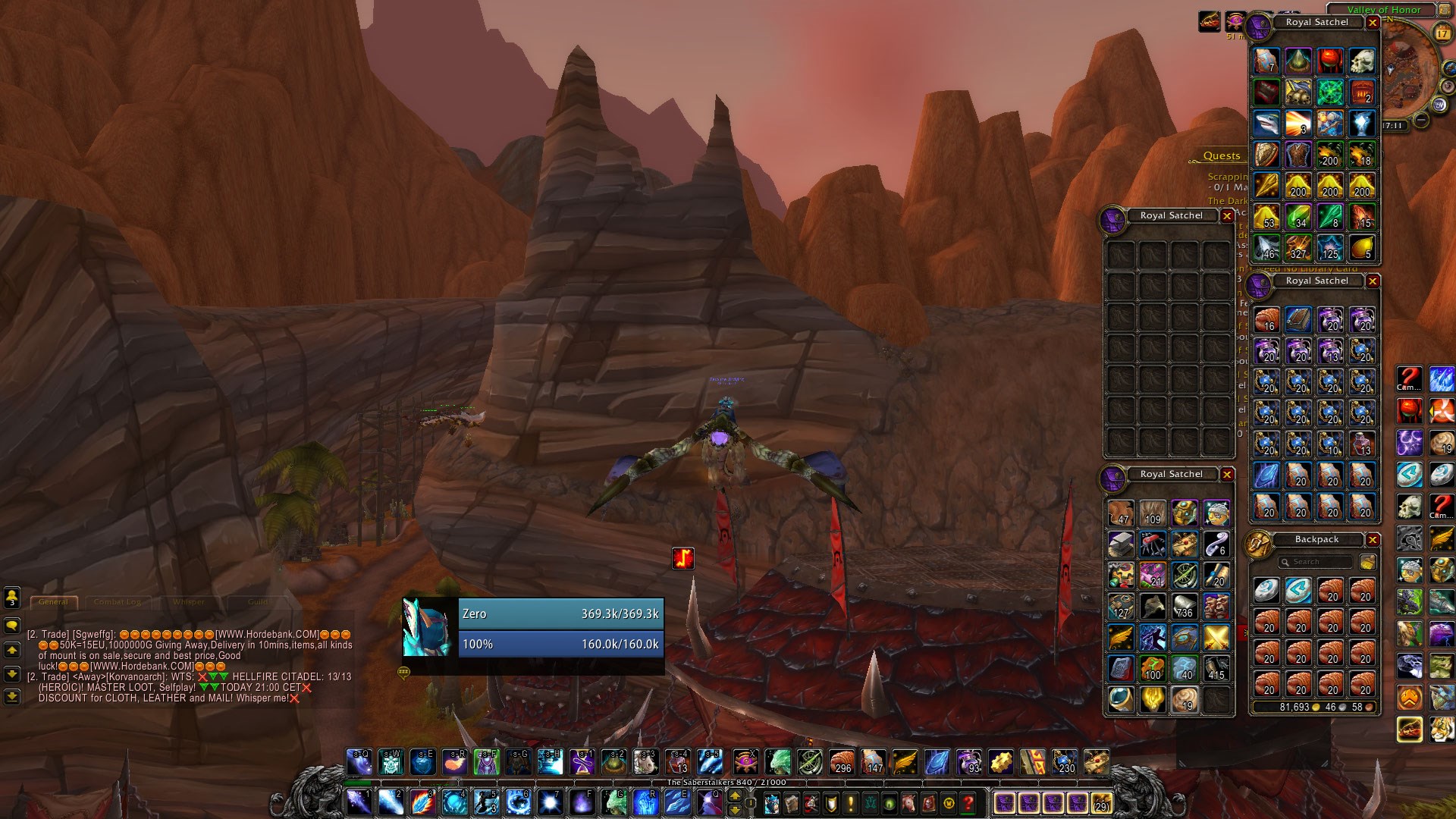The width and height of the screenshot is (1456, 819).
Task: Zoom out the minimap with minus button
Action: (1421, 120)
